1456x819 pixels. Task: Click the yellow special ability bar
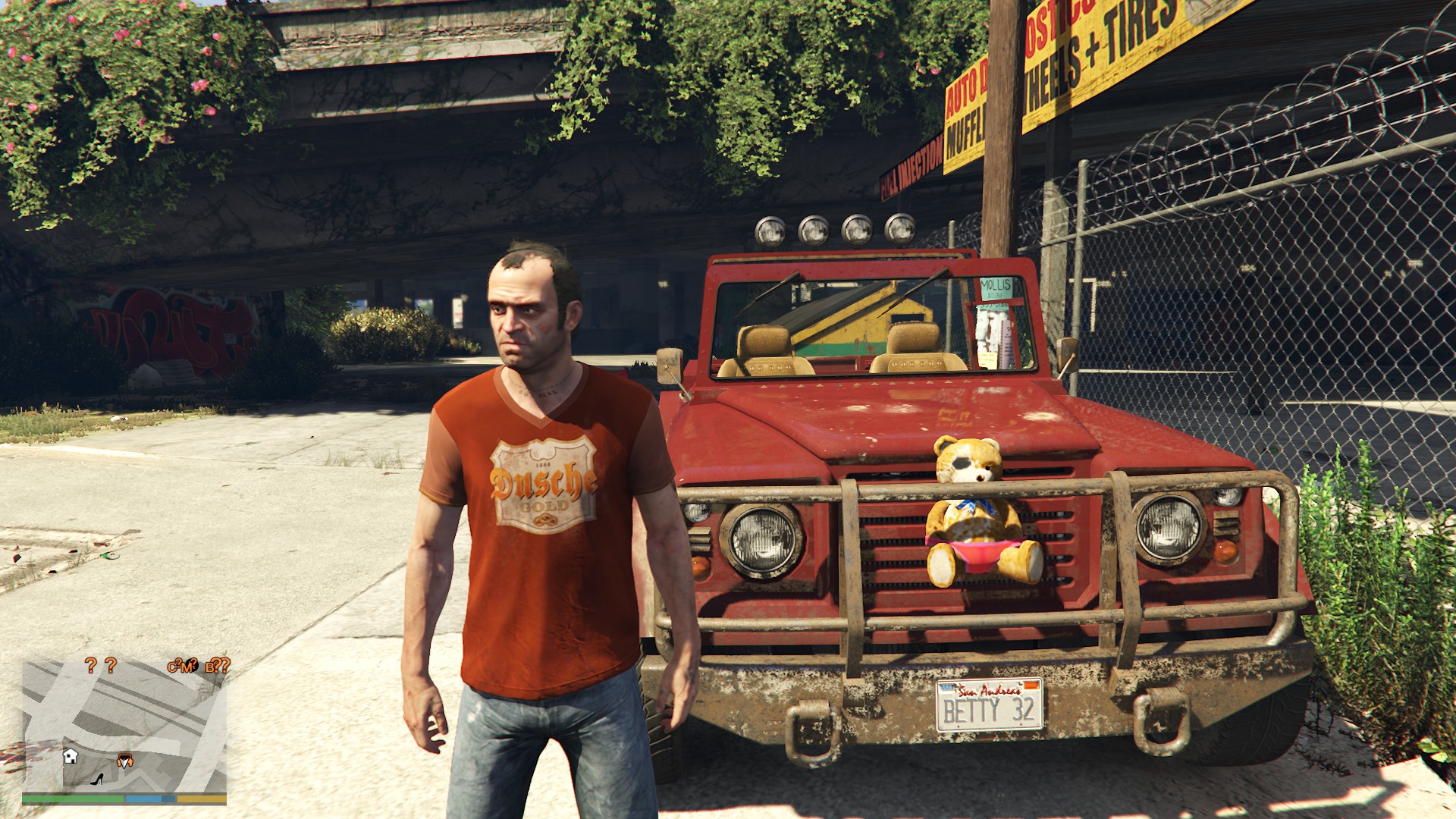pyautogui.click(x=202, y=798)
